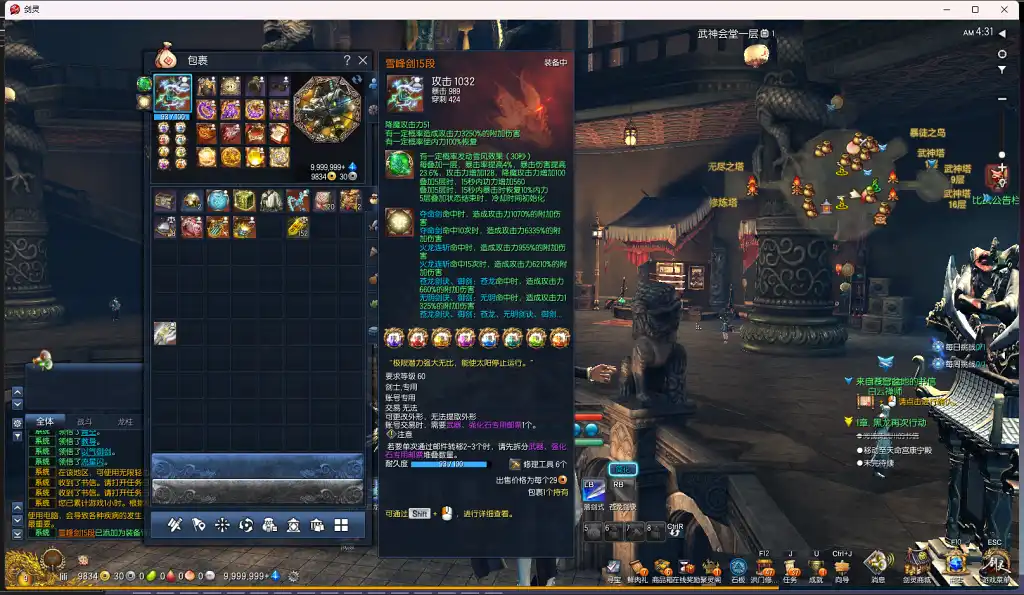Open the octagonal bagua soul shield panel

[x=327, y=108]
